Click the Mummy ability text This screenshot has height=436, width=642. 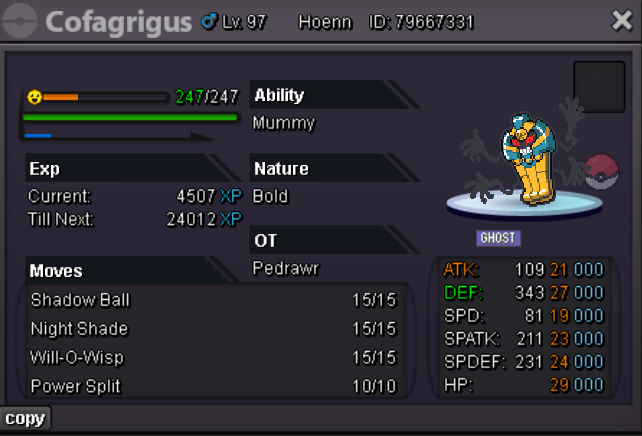point(284,124)
